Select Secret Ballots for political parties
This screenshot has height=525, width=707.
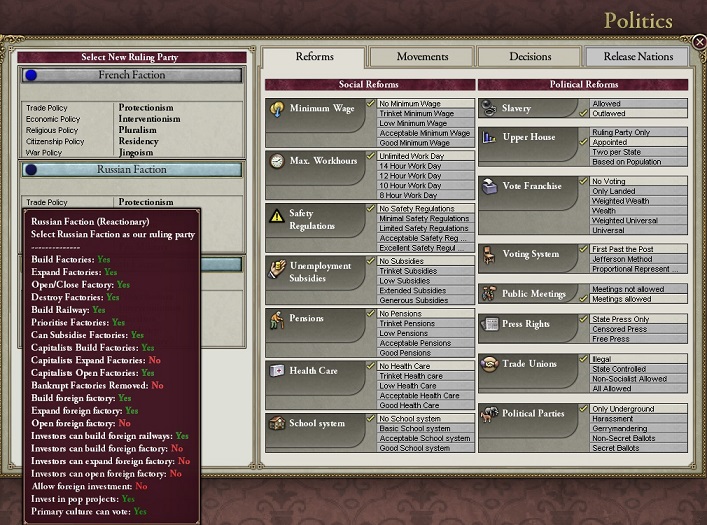coord(637,448)
